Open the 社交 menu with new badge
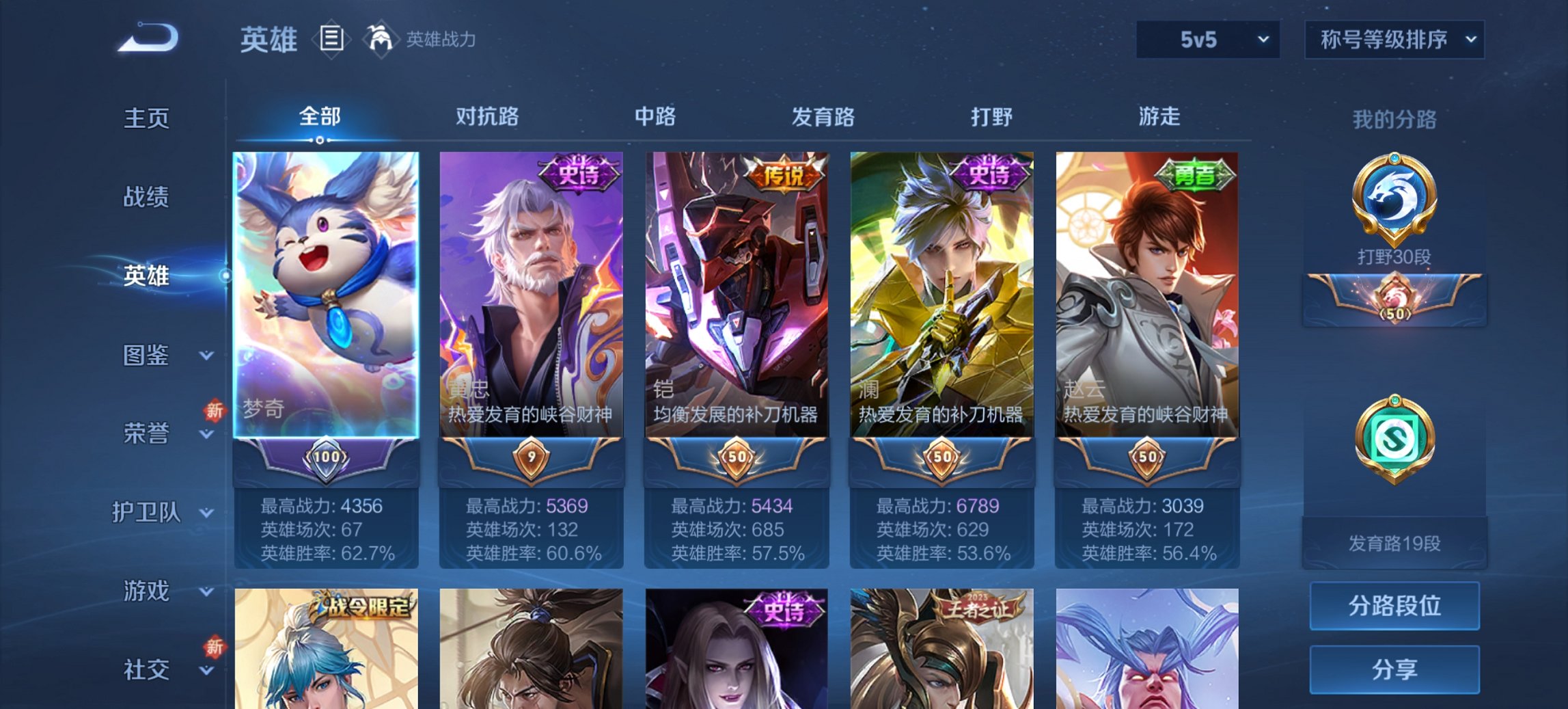This screenshot has width=1568, height=709. [x=148, y=669]
